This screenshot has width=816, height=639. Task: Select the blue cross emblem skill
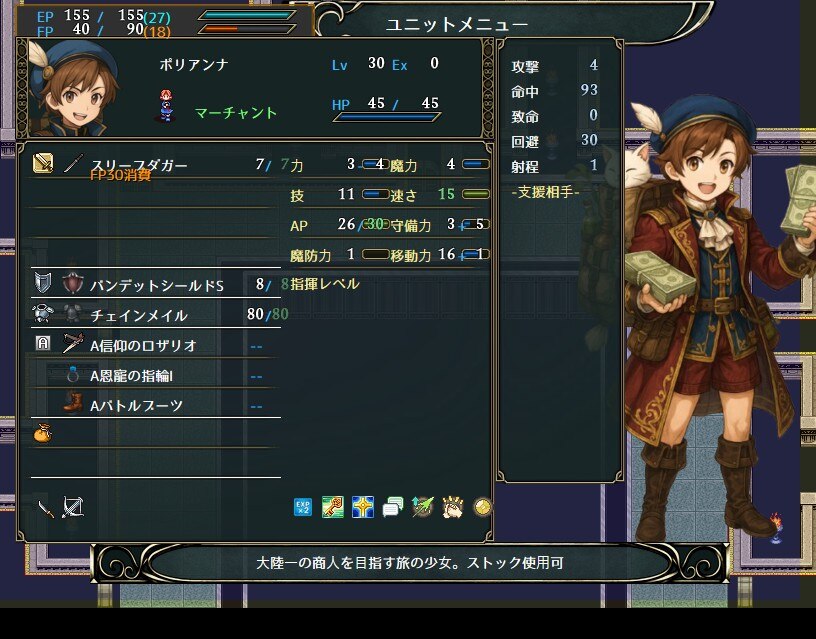tap(362, 507)
